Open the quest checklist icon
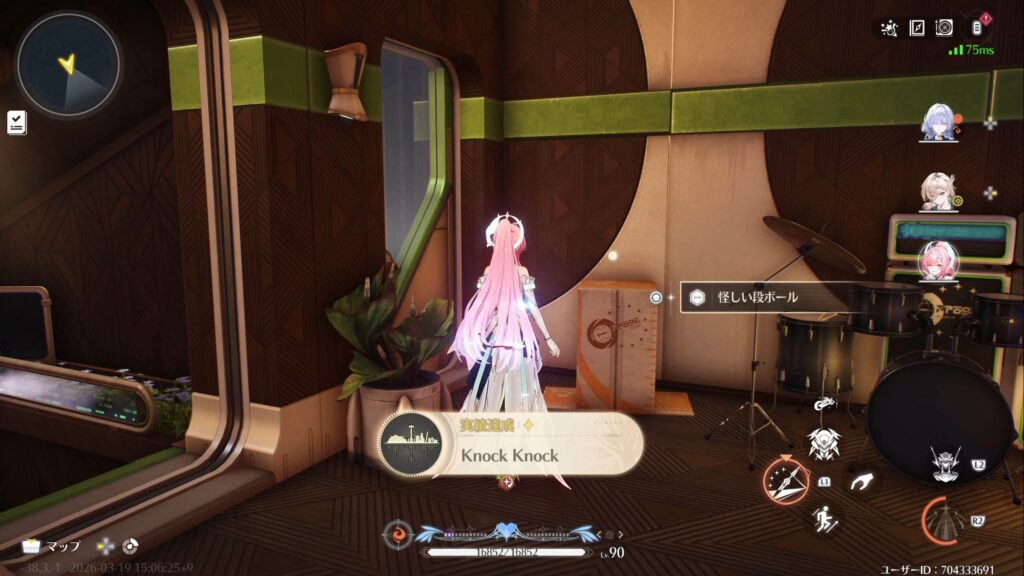 (x=16, y=122)
